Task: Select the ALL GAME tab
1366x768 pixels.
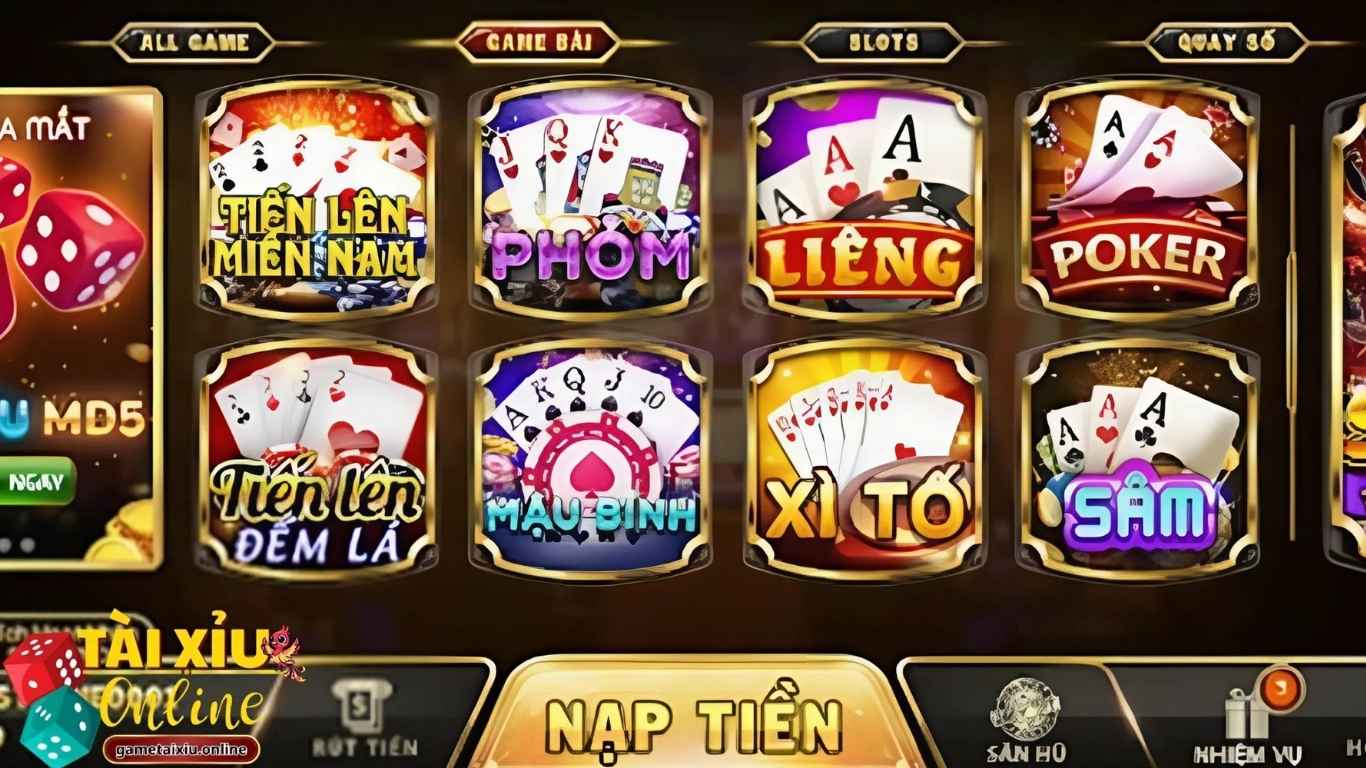Action: (194, 40)
